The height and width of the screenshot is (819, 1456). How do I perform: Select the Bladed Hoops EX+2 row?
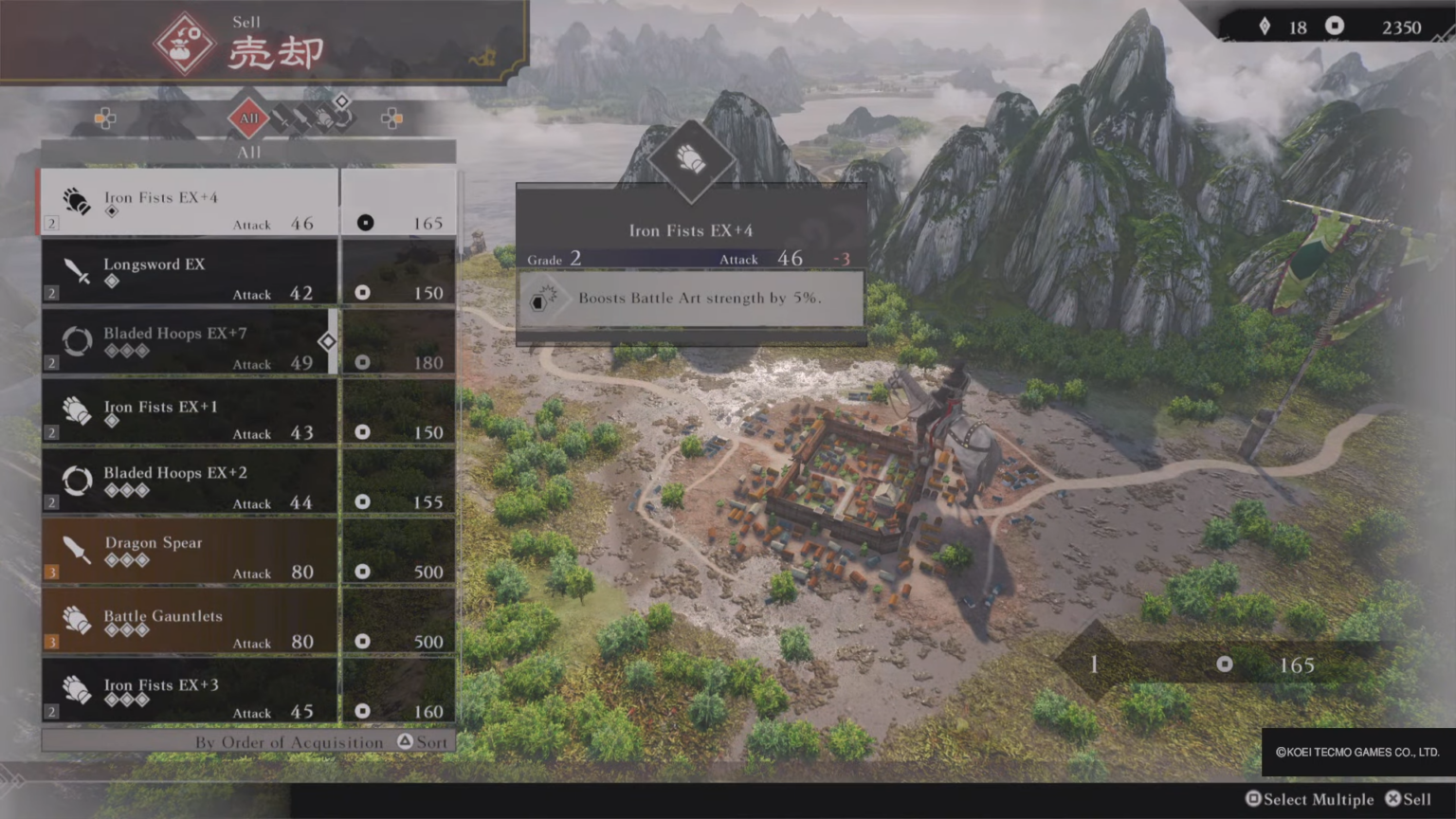190,482
